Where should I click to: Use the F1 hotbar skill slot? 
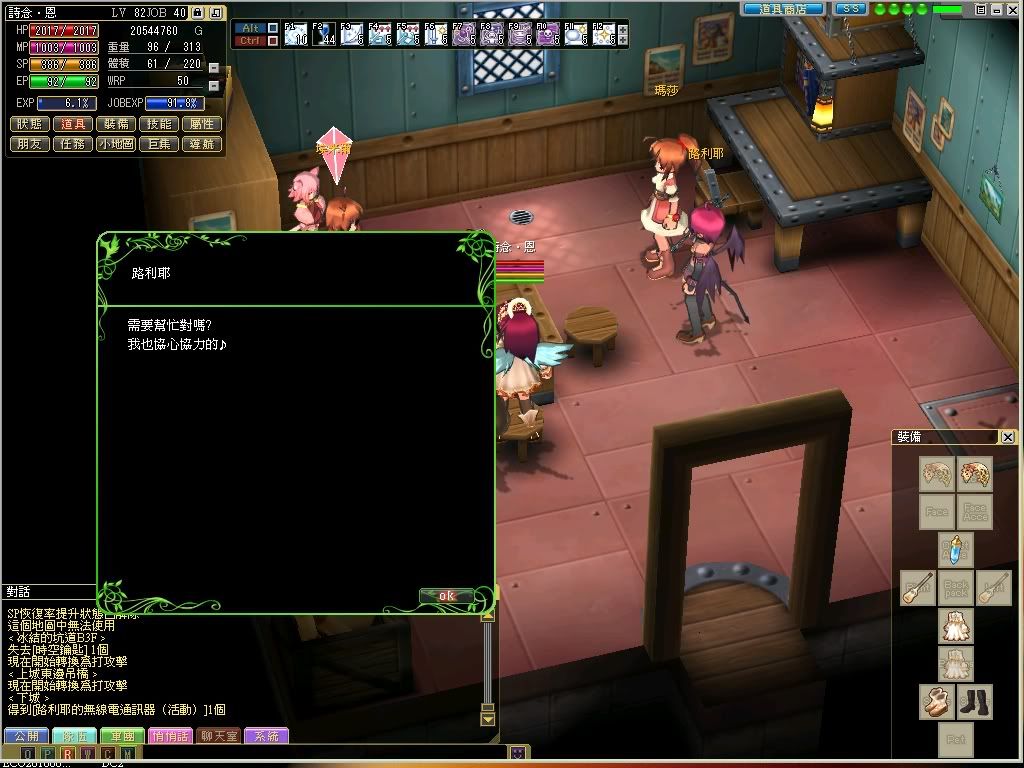coord(295,35)
